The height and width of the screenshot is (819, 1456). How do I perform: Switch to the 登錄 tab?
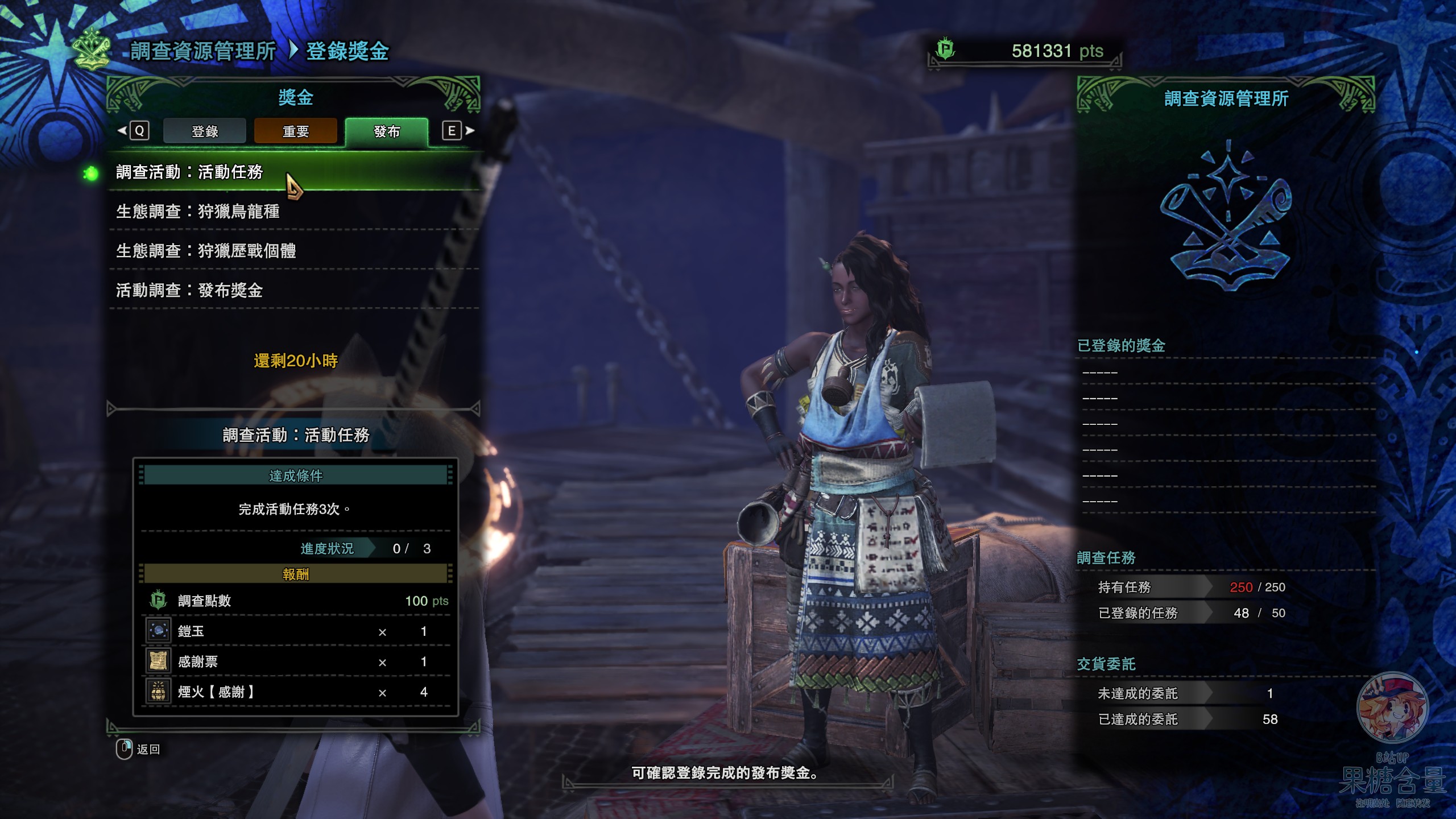pos(205,131)
